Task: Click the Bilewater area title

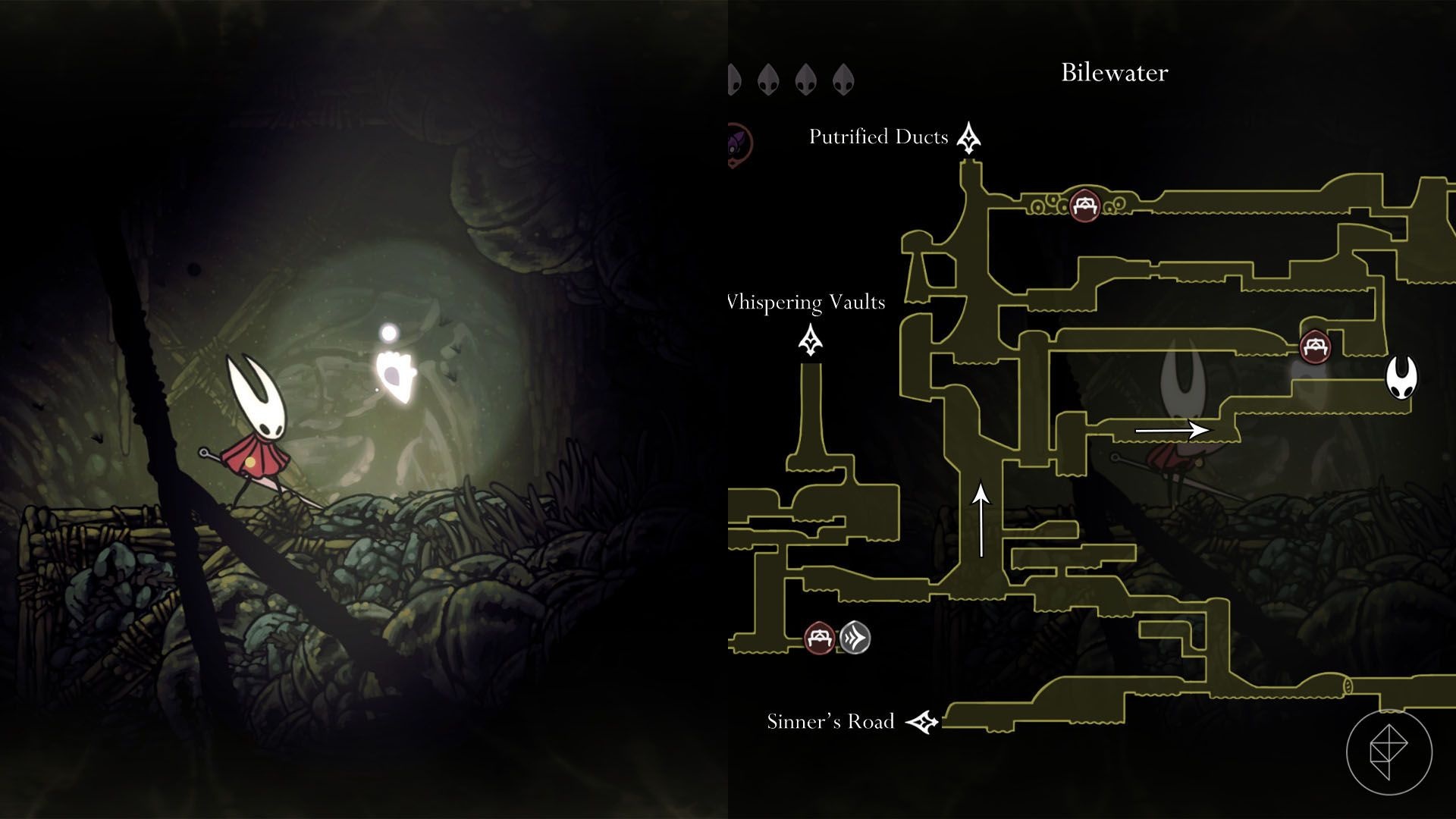Action: coord(1114,73)
